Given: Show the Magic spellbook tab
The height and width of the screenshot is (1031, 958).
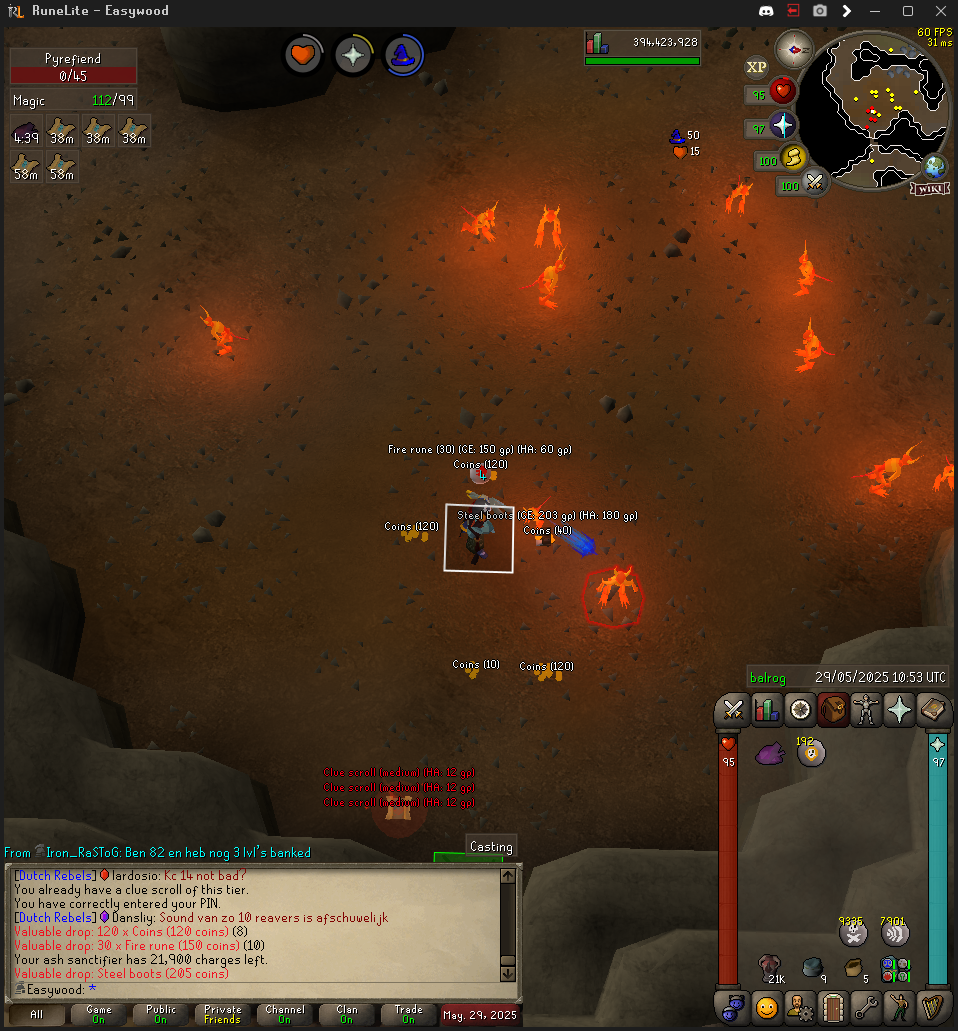Looking at the screenshot, I should (x=934, y=709).
